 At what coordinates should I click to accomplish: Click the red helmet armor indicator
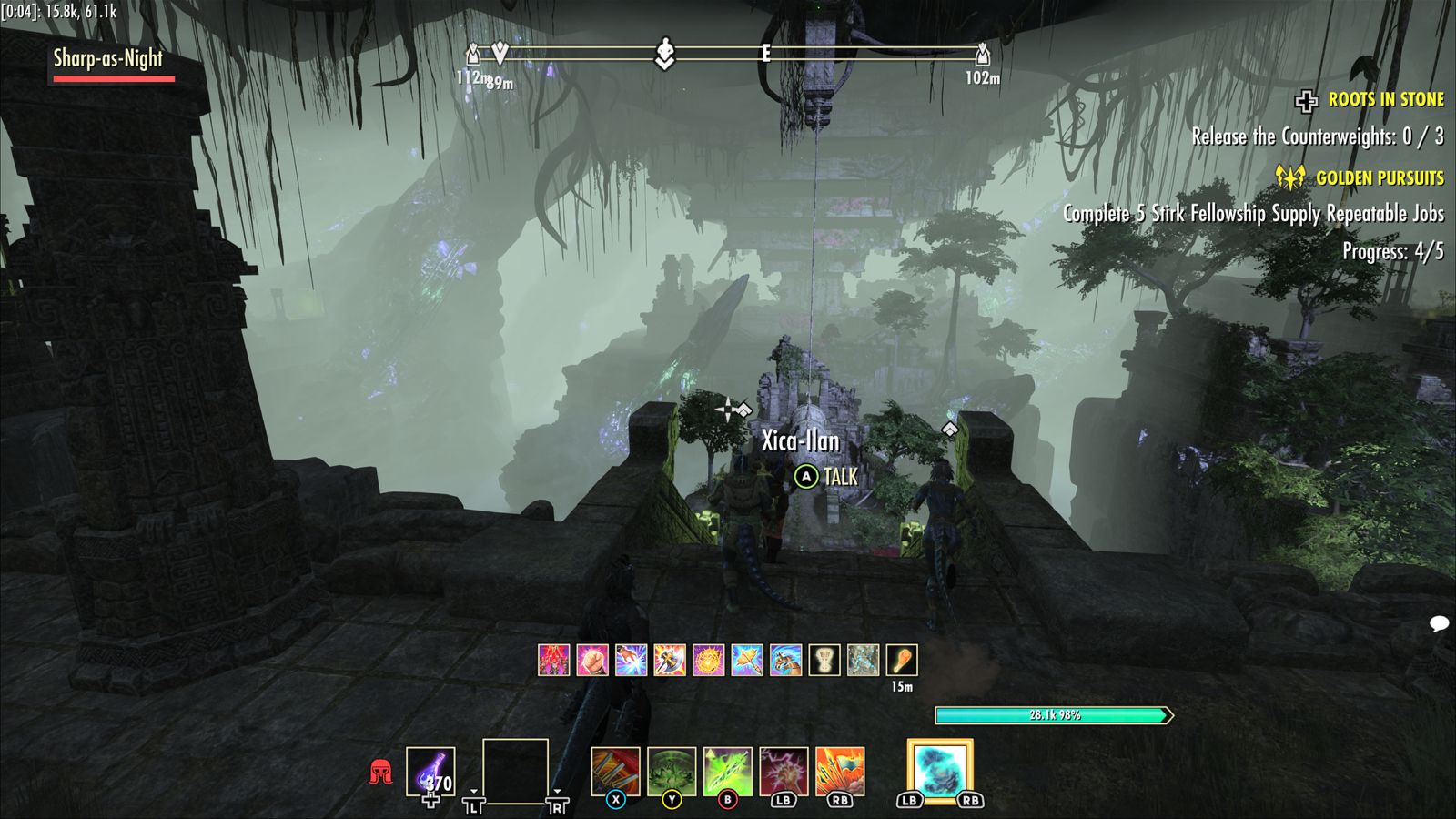pyautogui.click(x=380, y=773)
